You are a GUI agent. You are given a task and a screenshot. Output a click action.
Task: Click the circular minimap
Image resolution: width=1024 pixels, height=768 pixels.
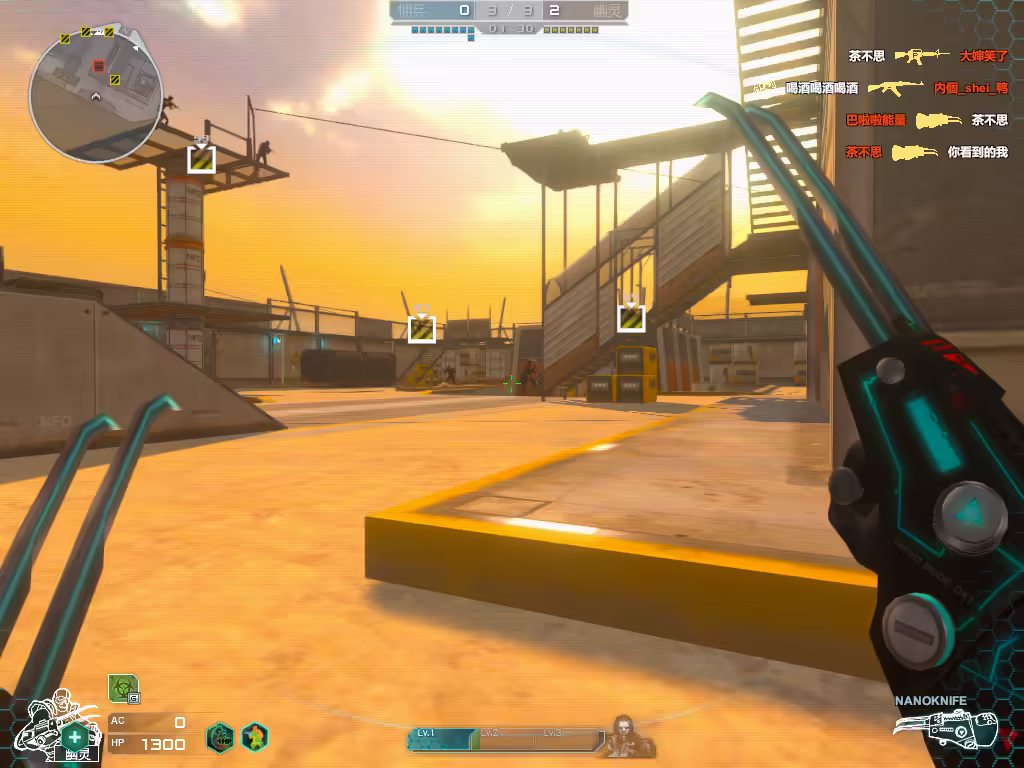(x=96, y=94)
